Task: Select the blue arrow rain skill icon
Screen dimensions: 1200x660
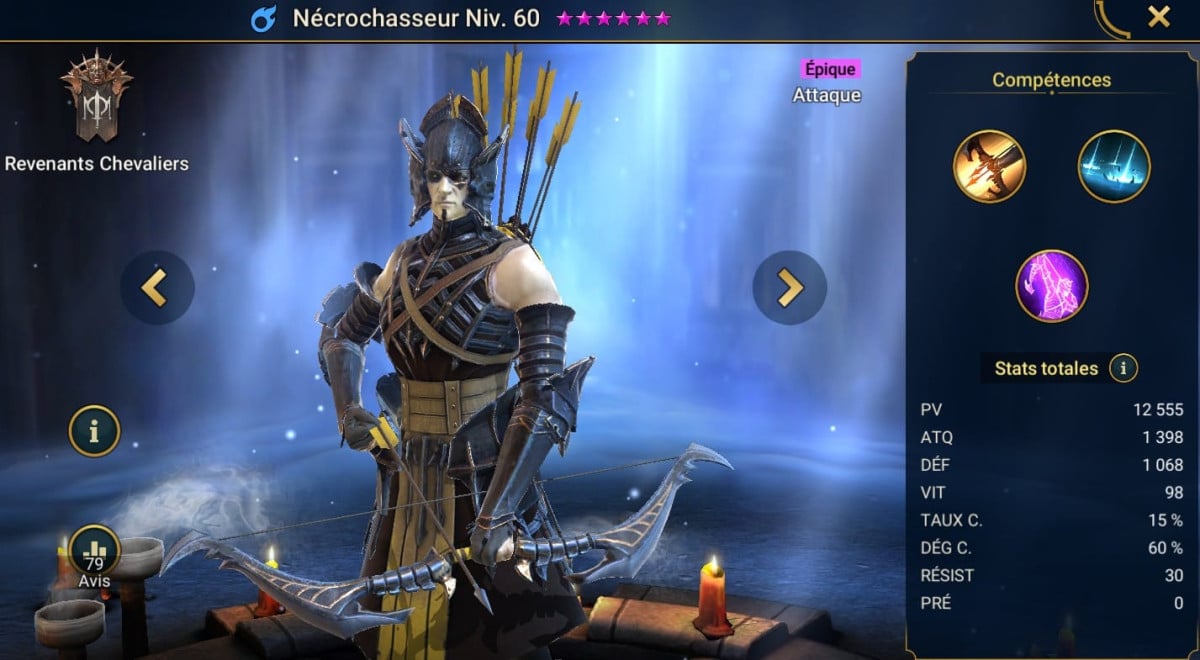Action: coord(1114,167)
